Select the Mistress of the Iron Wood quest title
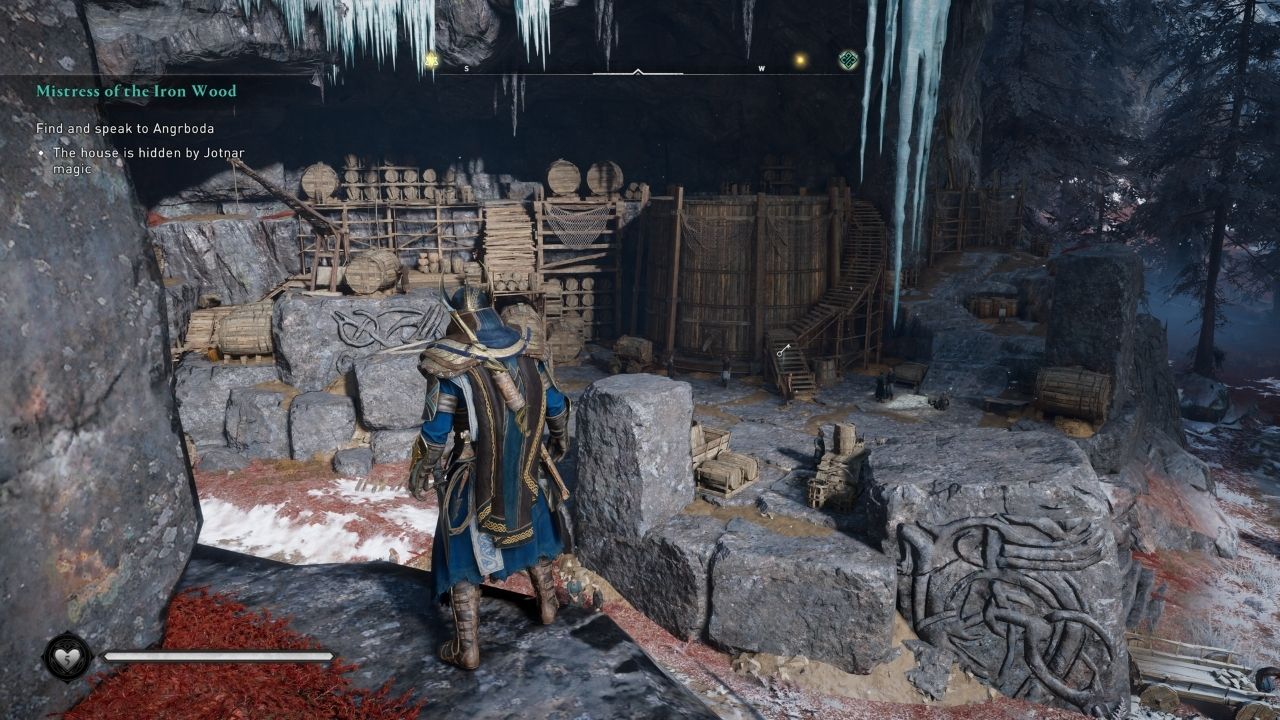The image size is (1280, 720). coord(136,91)
